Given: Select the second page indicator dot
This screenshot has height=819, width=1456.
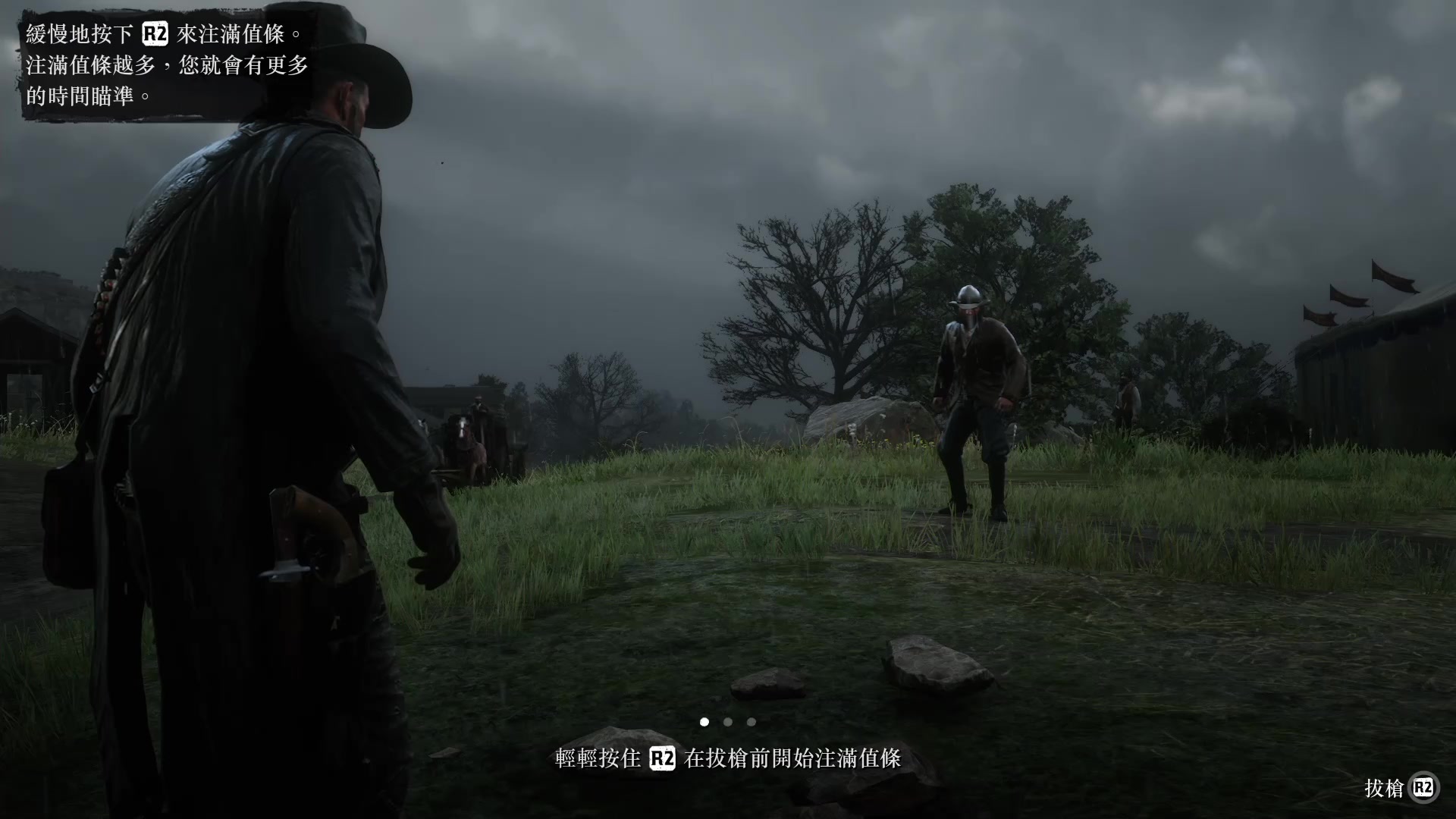Looking at the screenshot, I should tap(726, 723).
